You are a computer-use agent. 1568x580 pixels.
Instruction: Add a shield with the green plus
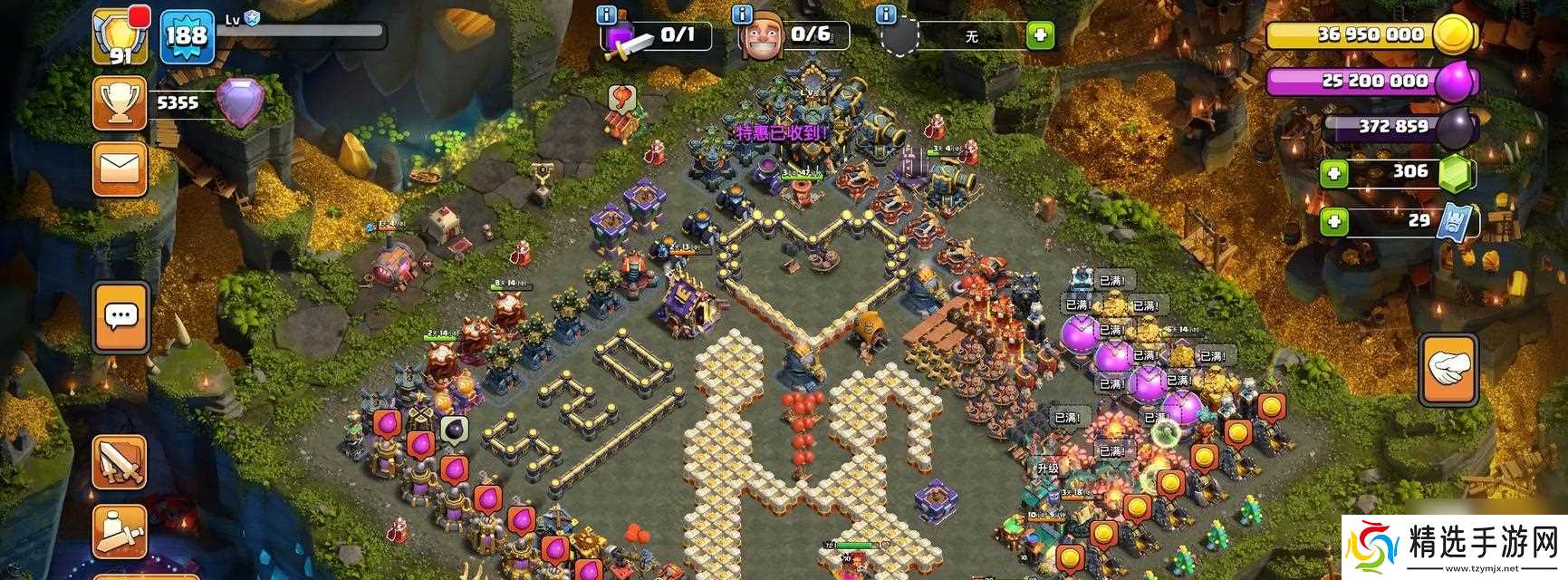point(1040,36)
